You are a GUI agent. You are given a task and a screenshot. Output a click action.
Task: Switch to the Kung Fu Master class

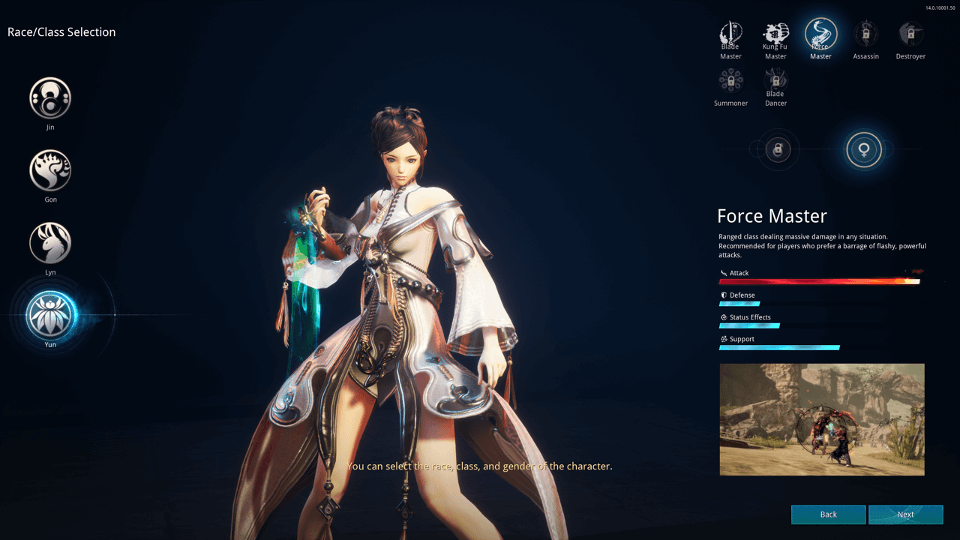coord(776,35)
